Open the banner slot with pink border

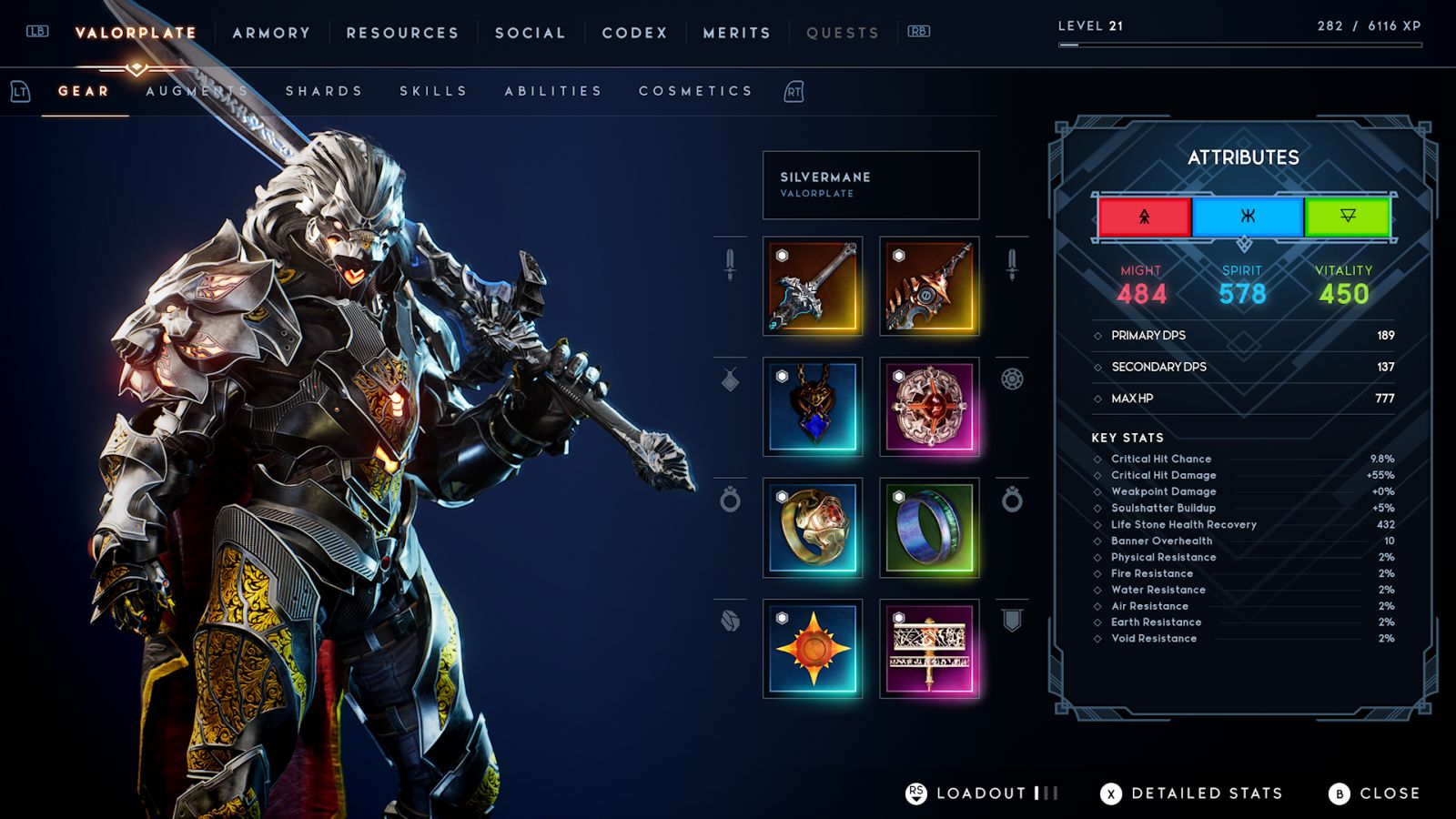[x=929, y=649]
